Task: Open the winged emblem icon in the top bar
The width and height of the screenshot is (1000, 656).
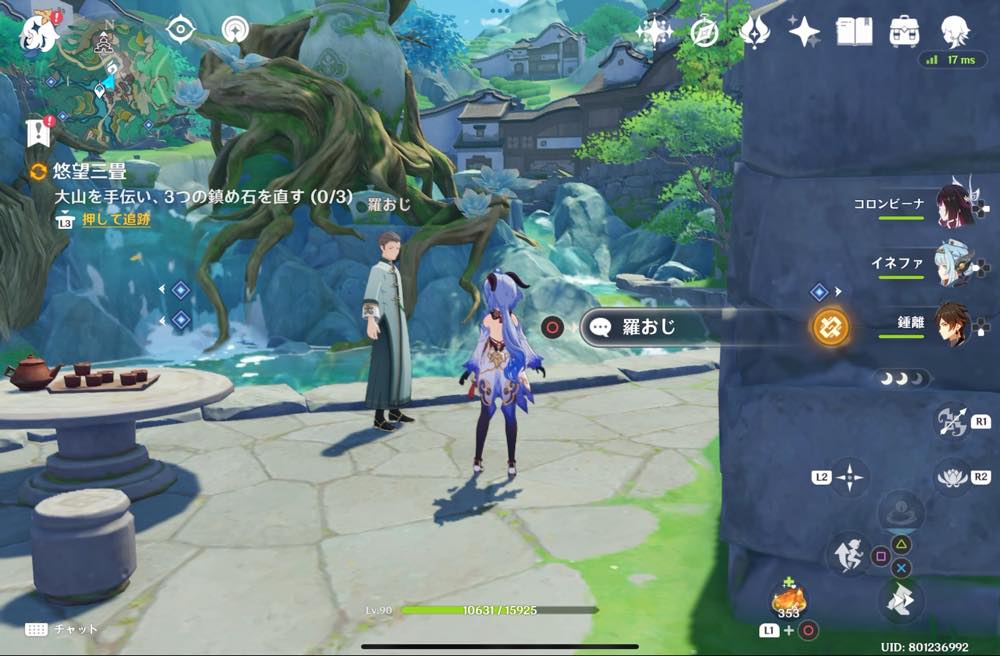Action: click(x=754, y=32)
